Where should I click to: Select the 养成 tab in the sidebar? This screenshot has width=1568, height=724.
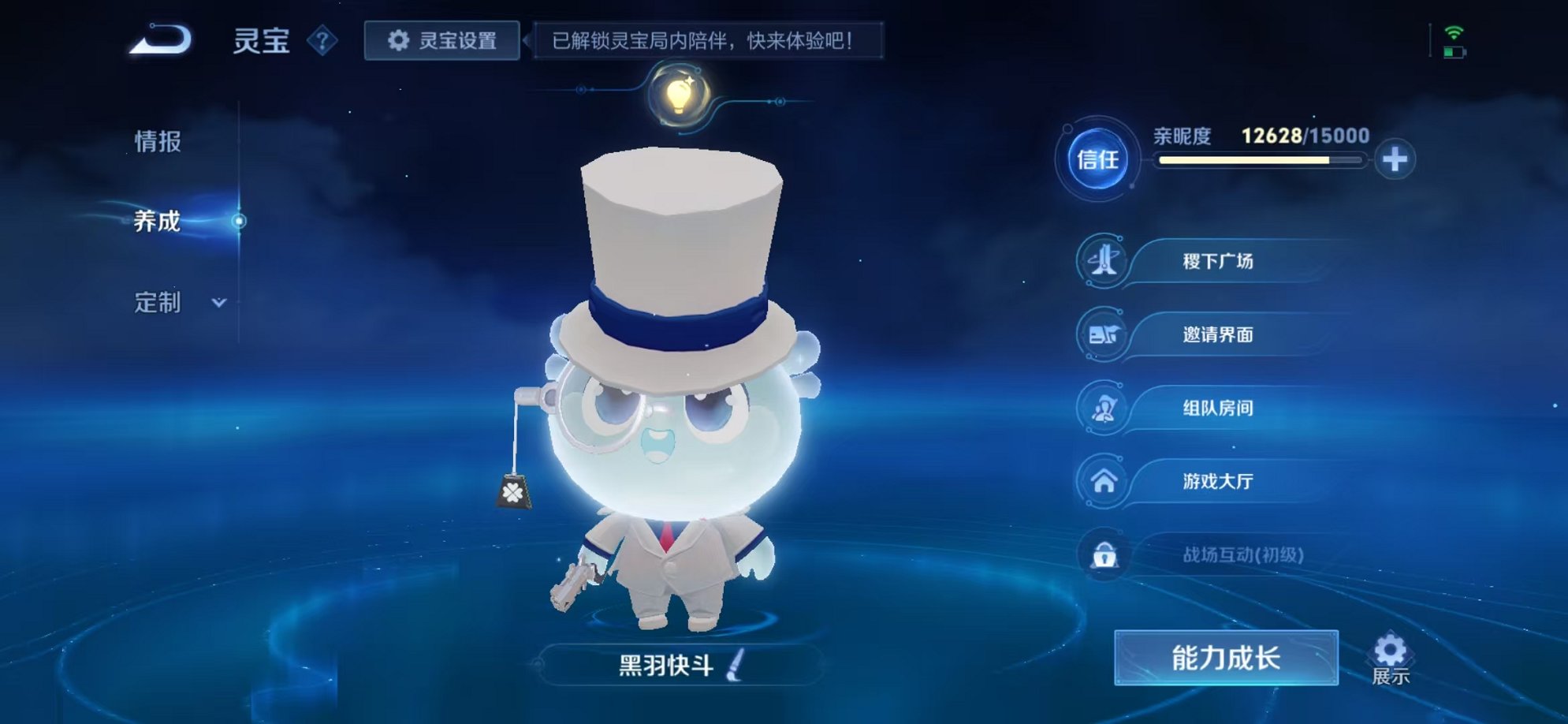(x=155, y=222)
